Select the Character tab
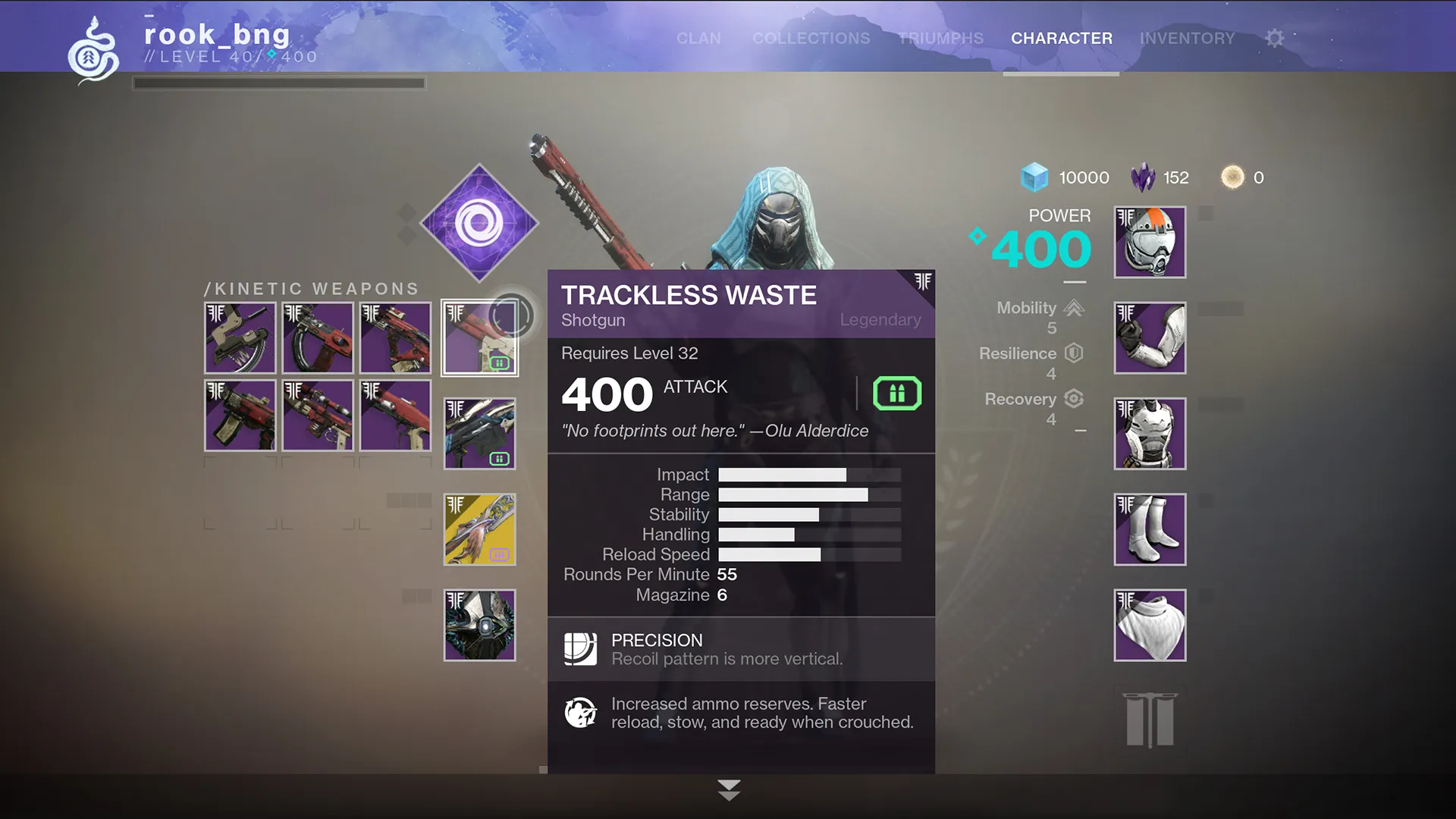The image size is (1456, 819). 1061,38
